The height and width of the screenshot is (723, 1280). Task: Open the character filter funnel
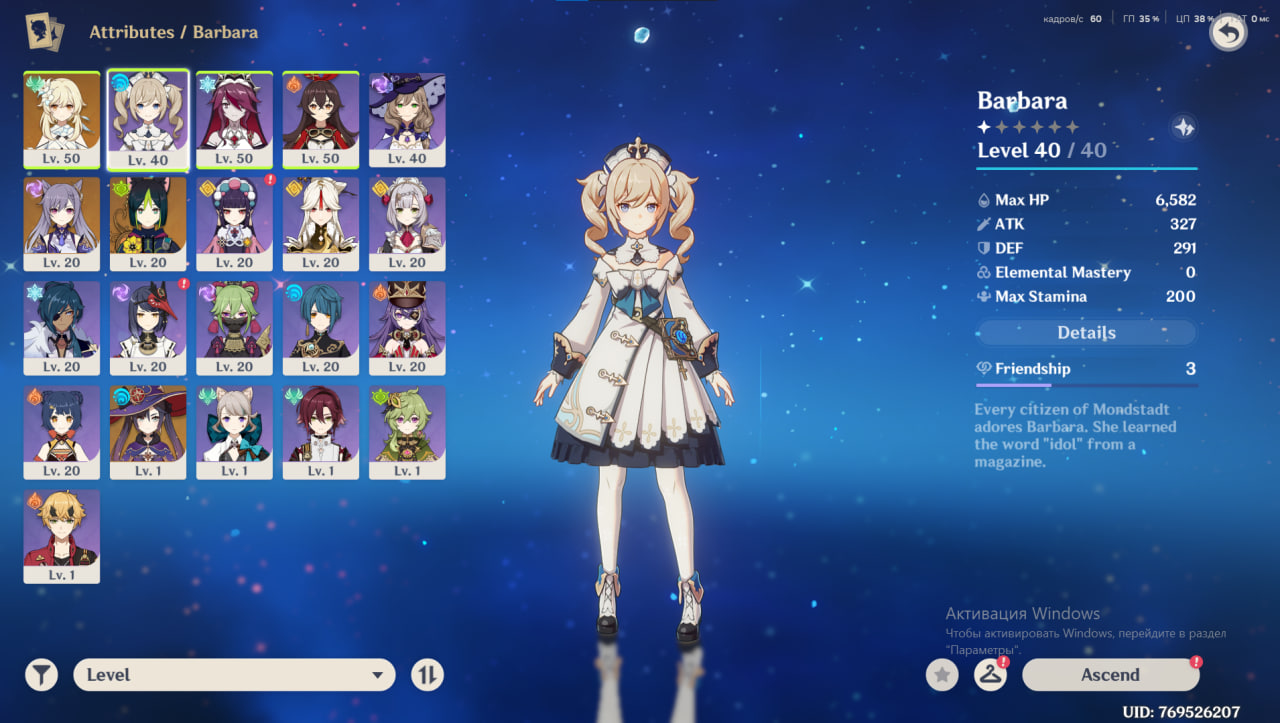[x=41, y=675]
